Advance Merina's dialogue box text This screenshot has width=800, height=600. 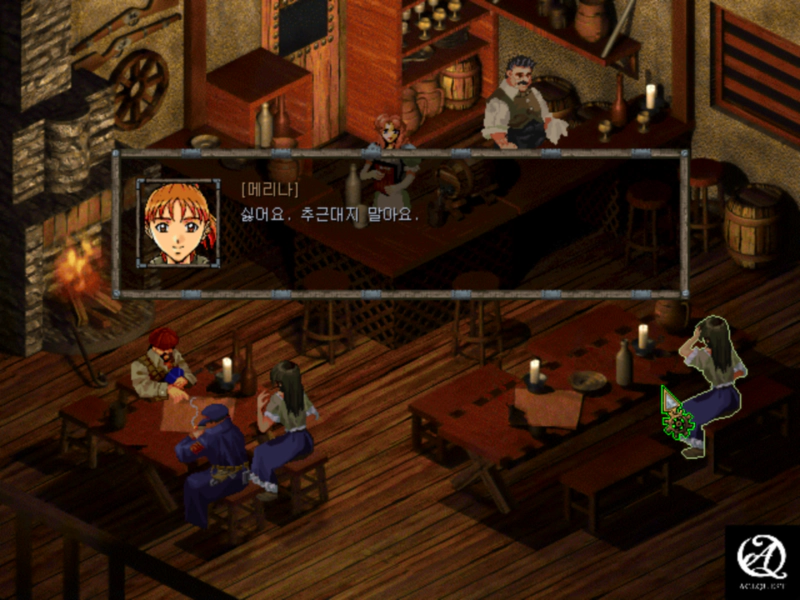point(400,224)
